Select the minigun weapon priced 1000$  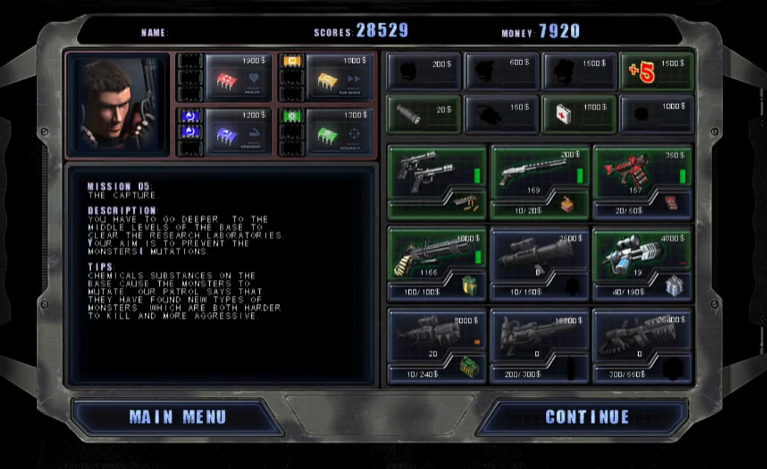437,254
